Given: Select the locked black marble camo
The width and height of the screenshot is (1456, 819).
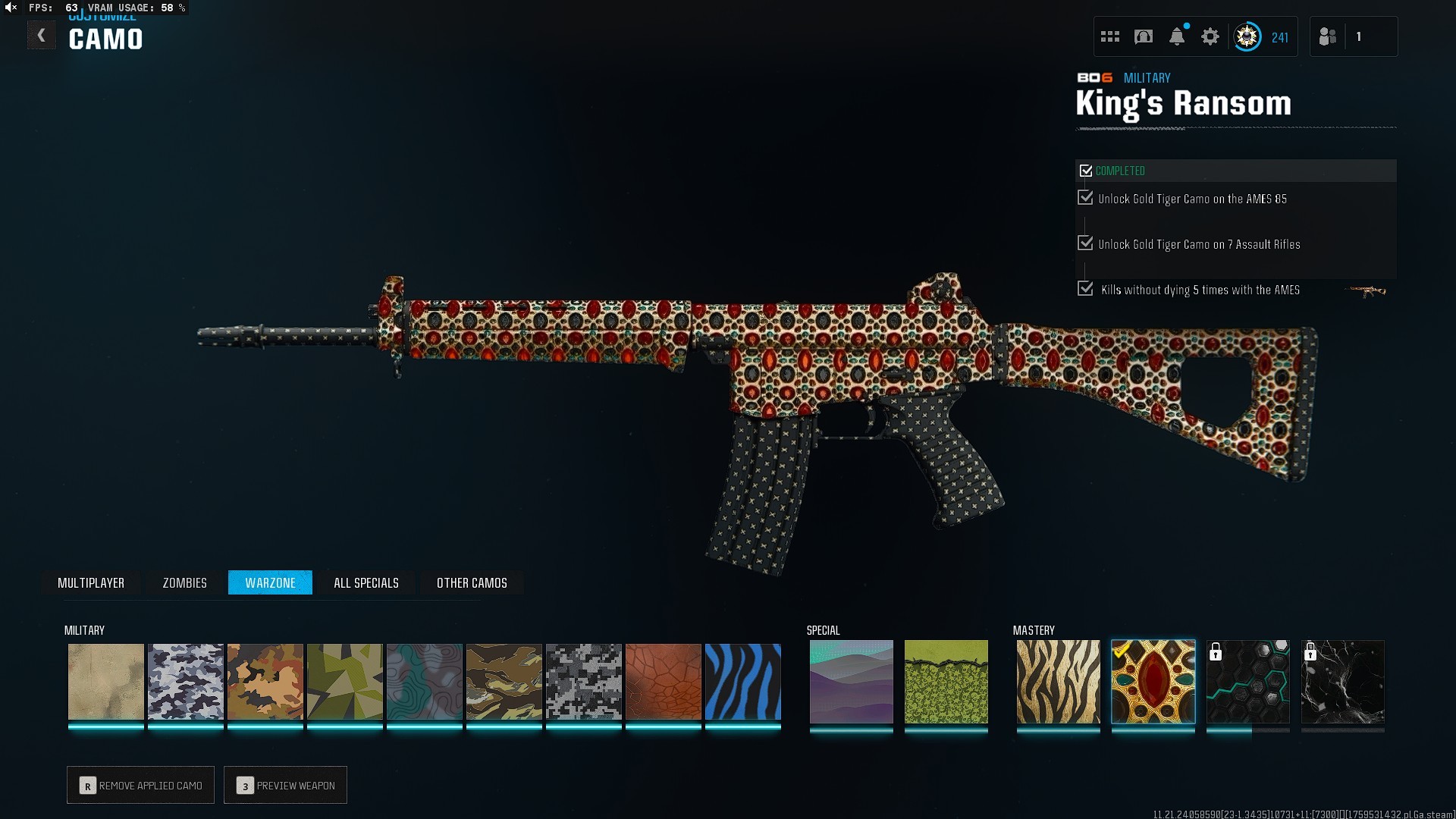Looking at the screenshot, I should pyautogui.click(x=1342, y=681).
